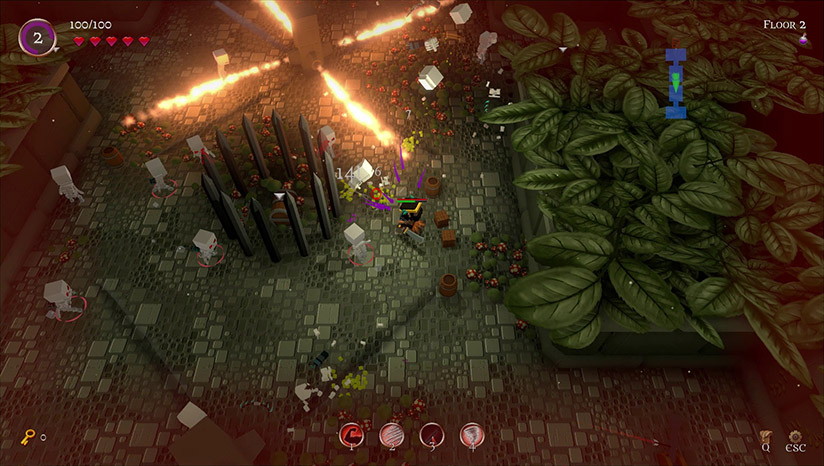Select the purple potion under Floor 2

pyautogui.click(x=801, y=40)
